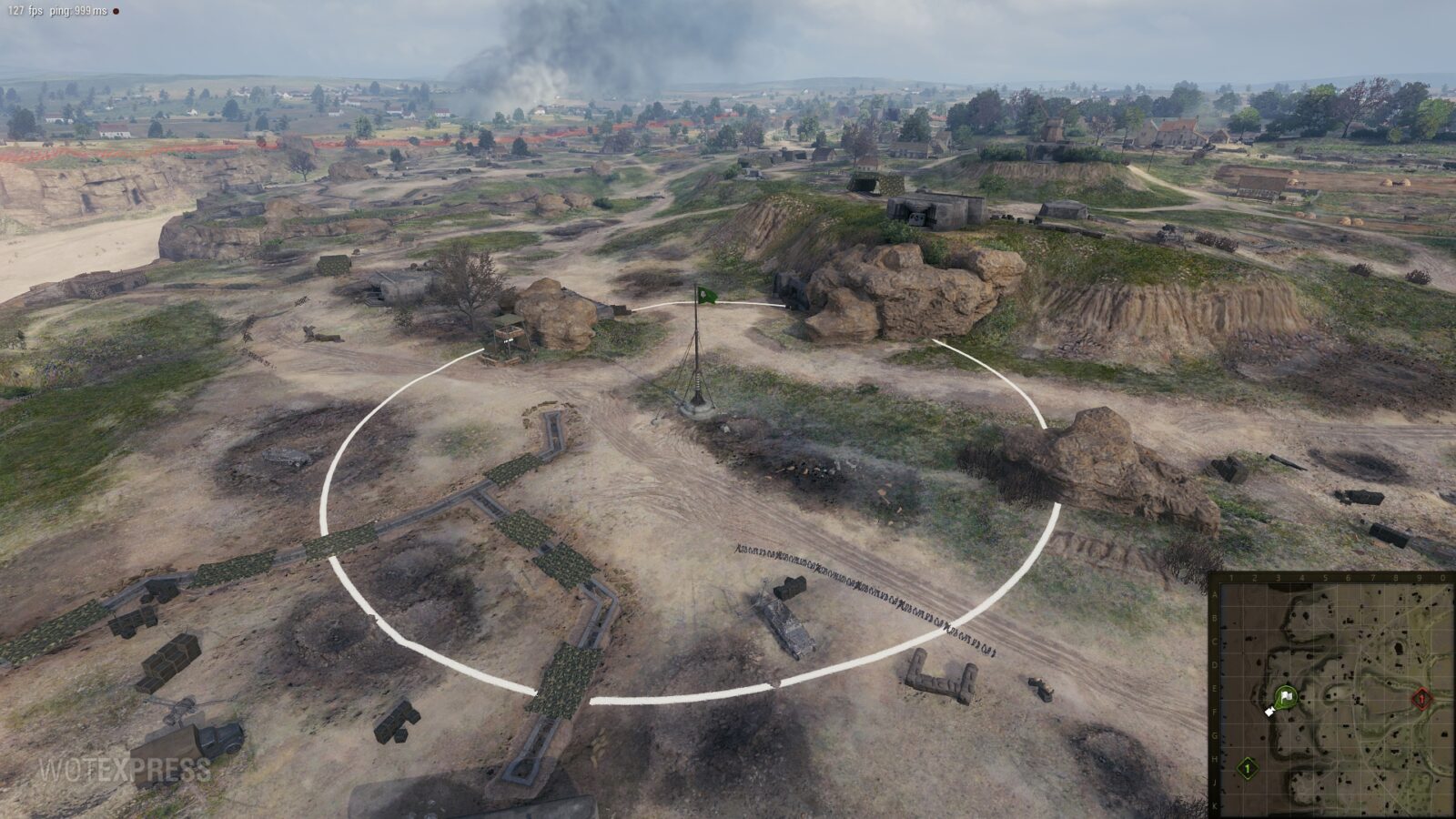Click the white camera marker on minimap
Screen dimensions: 1456x819
tap(1270, 711)
